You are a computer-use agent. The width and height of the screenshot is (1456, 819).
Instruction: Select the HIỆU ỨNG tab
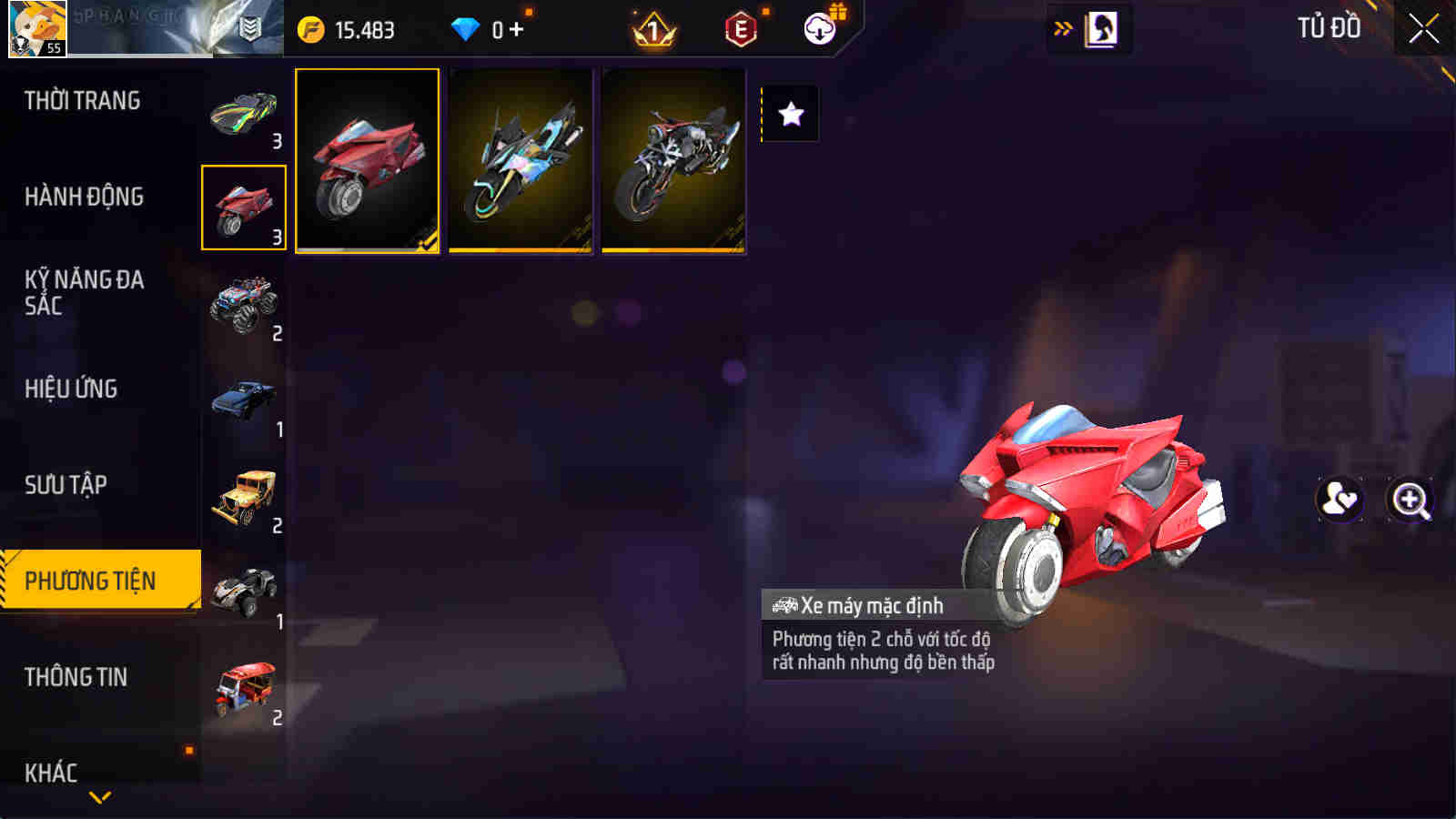[73, 389]
